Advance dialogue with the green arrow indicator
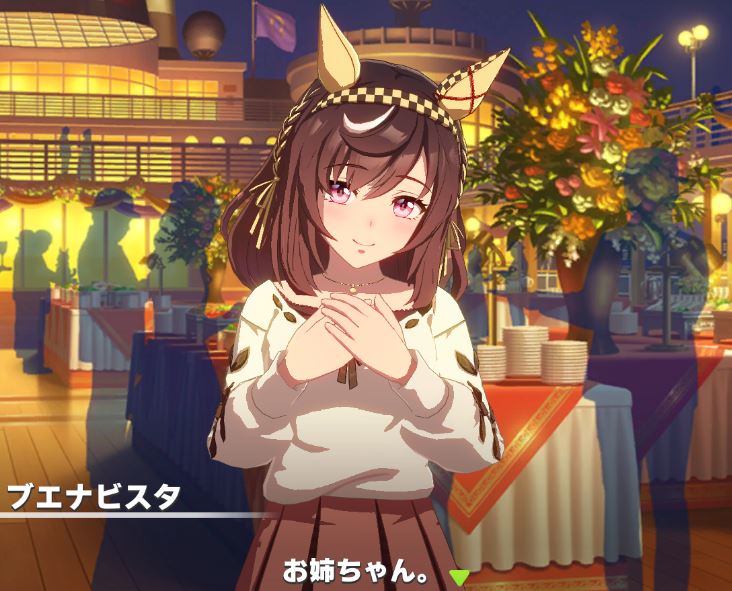The width and height of the screenshot is (732, 591). (x=459, y=576)
